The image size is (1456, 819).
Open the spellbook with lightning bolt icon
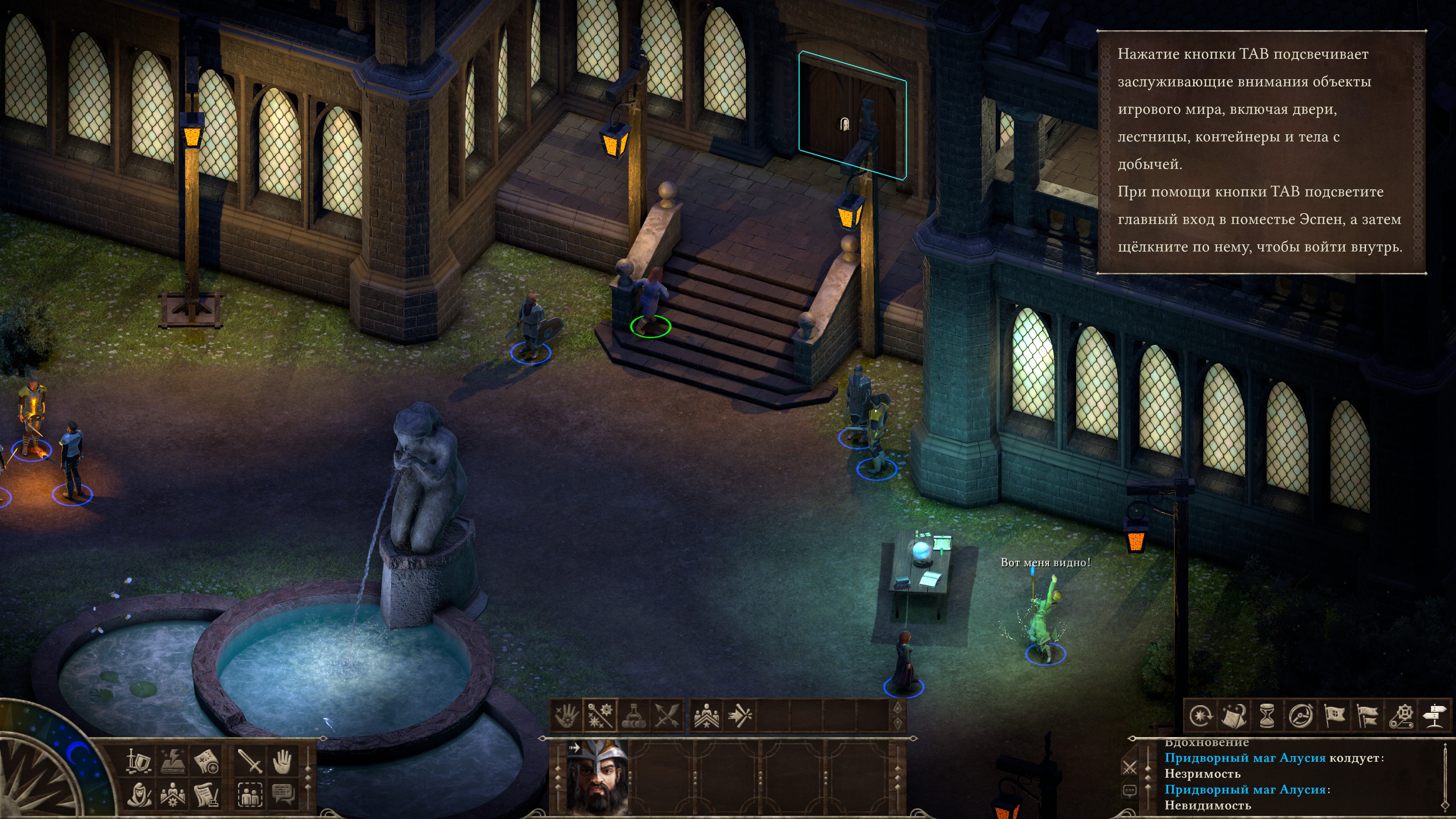tap(173, 761)
